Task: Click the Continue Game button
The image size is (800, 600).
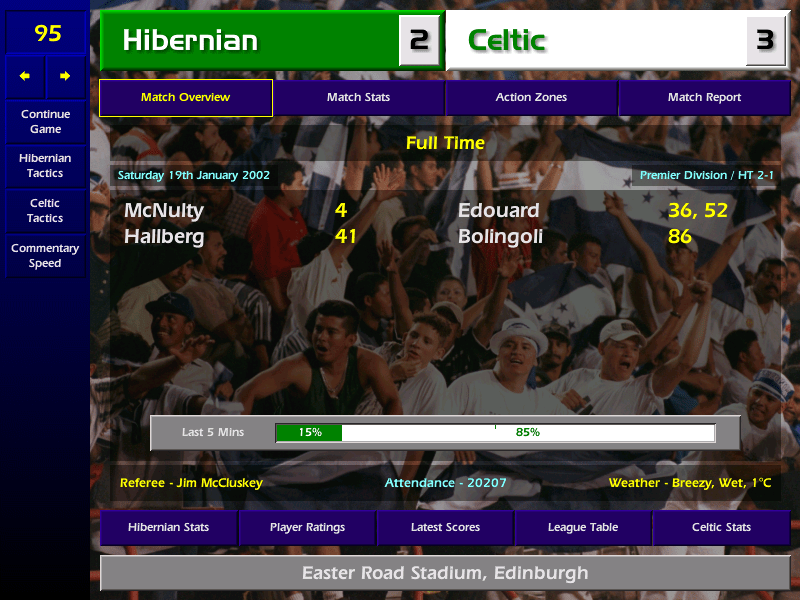Action: tap(45, 121)
